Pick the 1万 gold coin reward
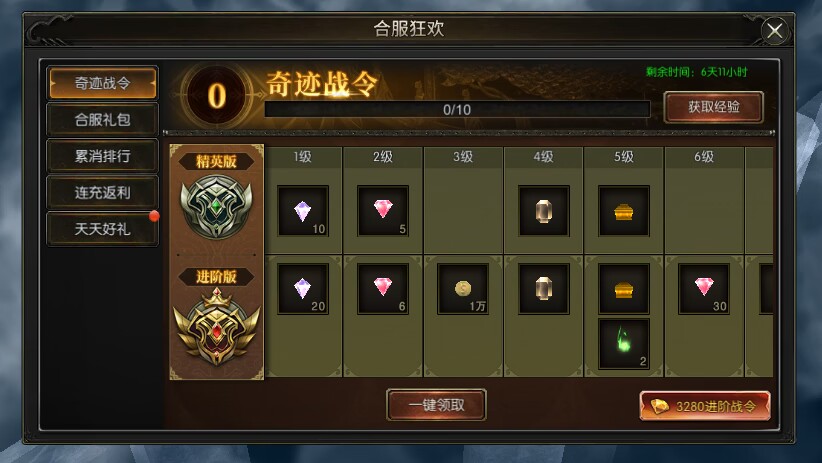Screen dimensions: 822x463 (463, 288)
